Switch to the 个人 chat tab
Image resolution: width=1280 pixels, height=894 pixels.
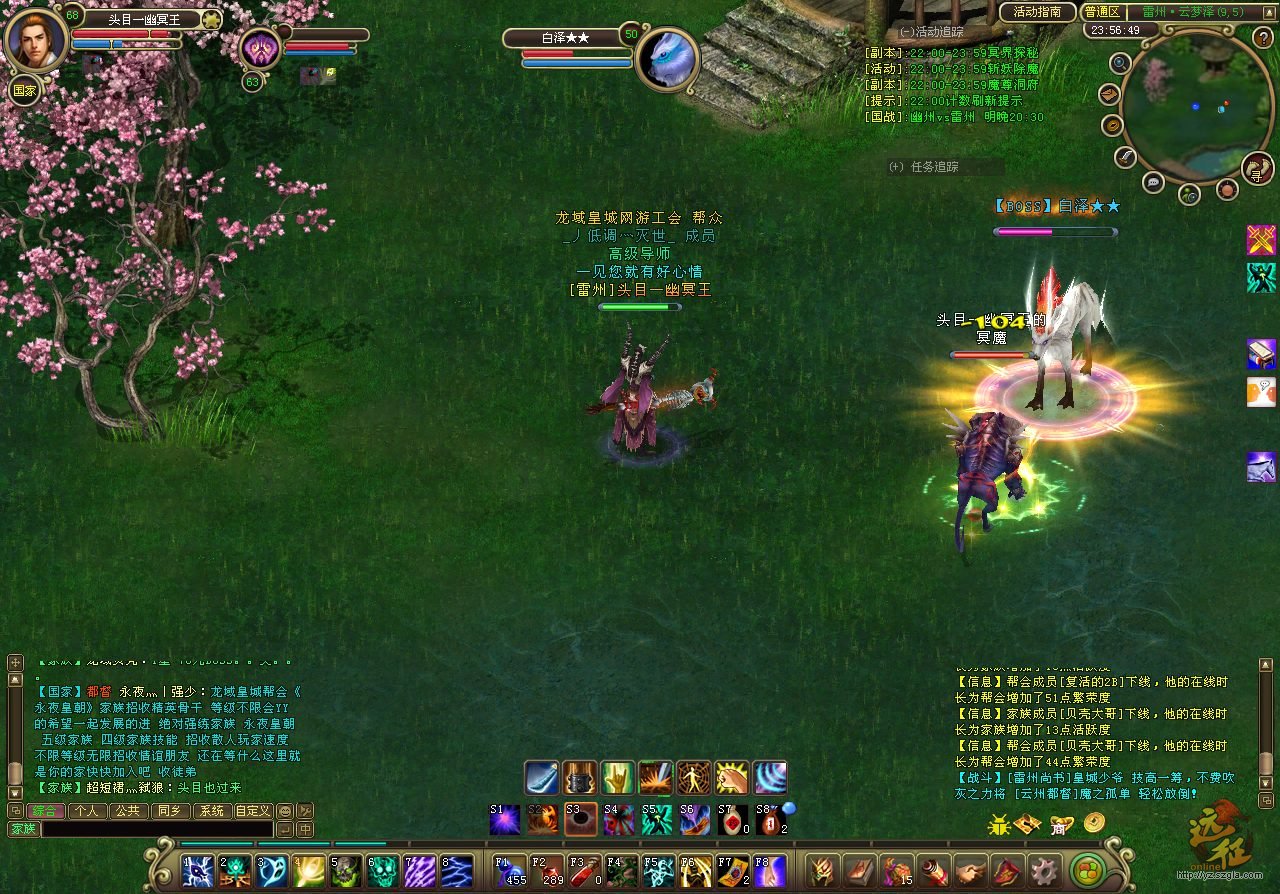tap(87, 811)
